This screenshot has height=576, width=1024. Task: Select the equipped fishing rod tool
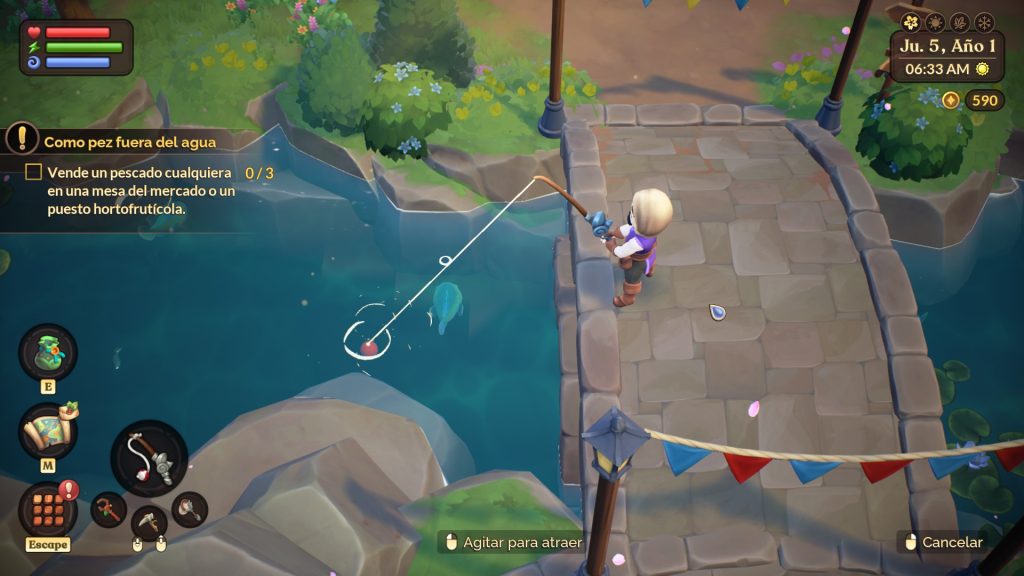pyautogui.click(x=149, y=458)
